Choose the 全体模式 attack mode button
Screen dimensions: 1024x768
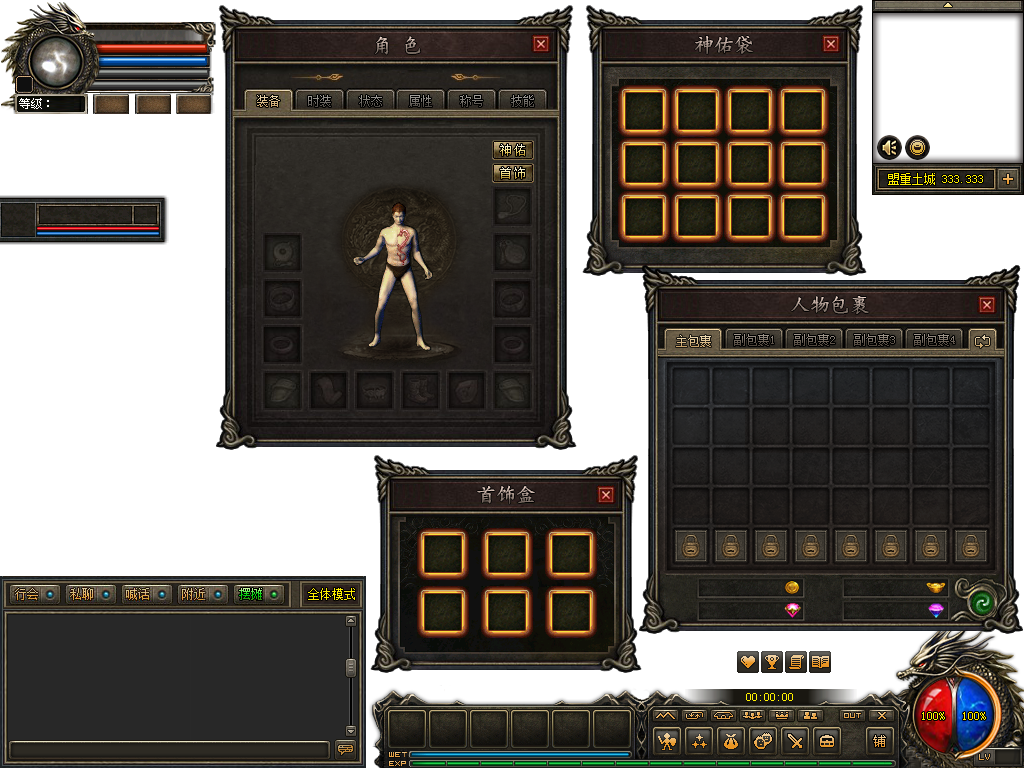tap(332, 594)
